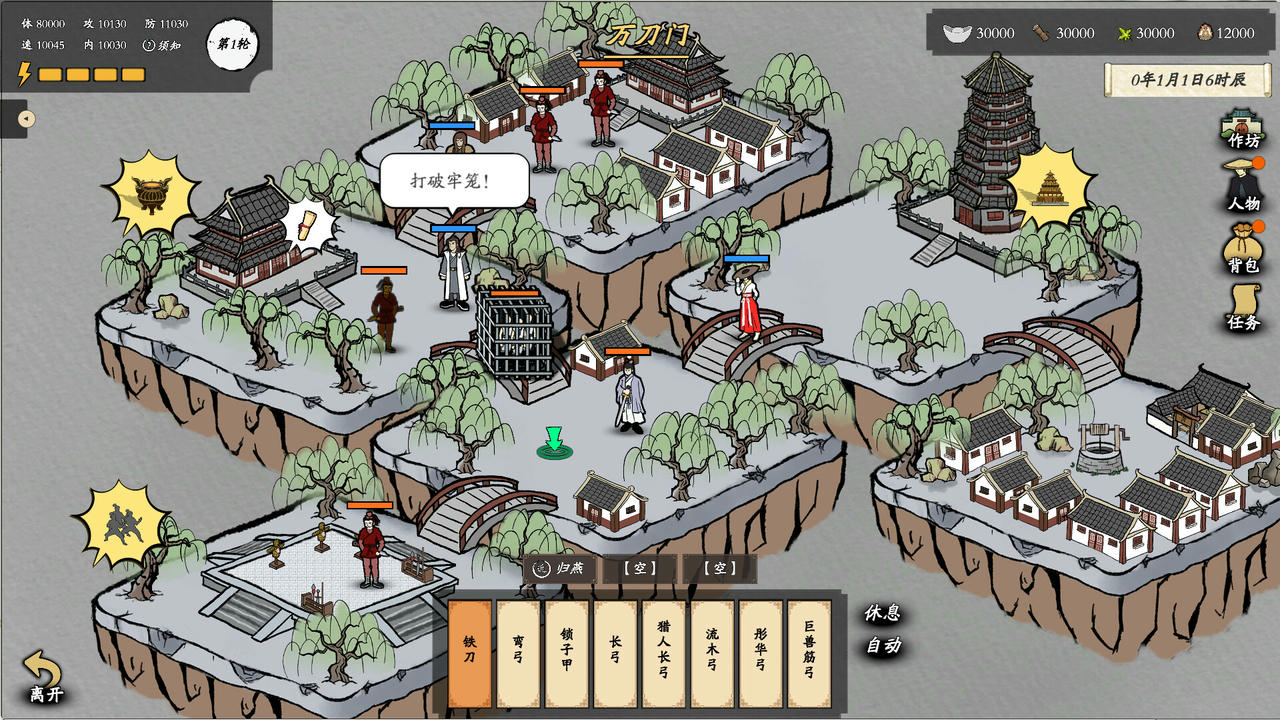Choose the 弯弓 card
Screen dimensions: 1280x720
click(518, 654)
